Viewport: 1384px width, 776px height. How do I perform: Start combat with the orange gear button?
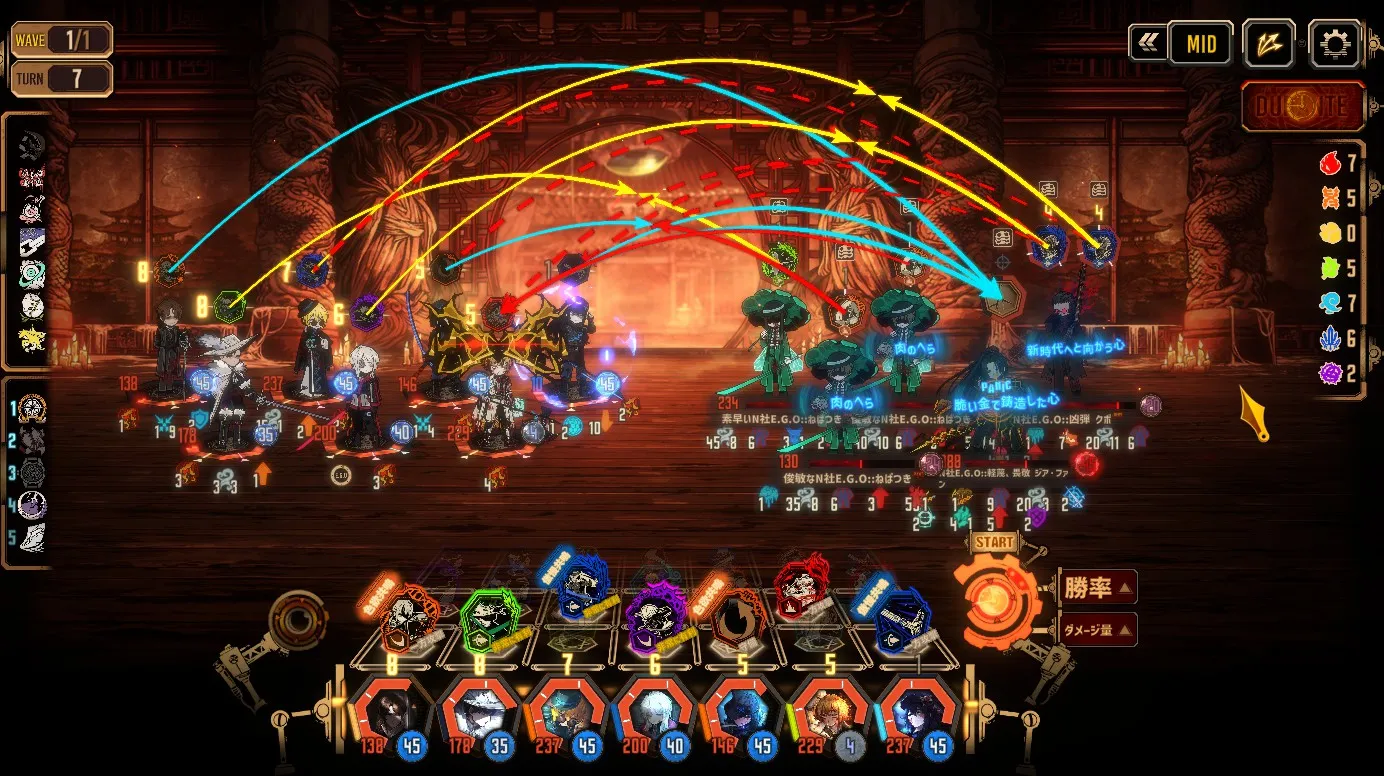(994, 600)
